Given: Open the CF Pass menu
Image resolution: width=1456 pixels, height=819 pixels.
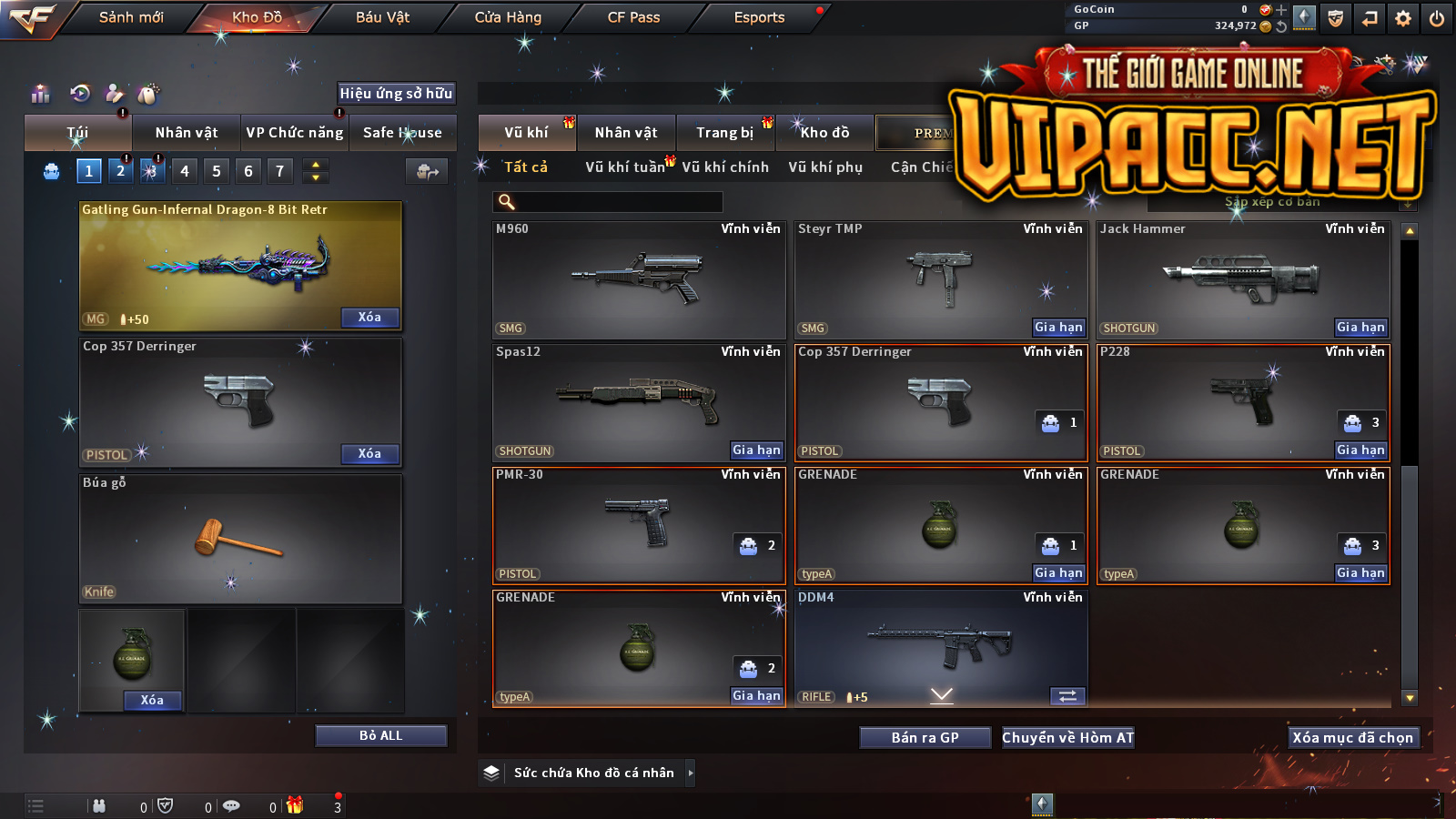Looking at the screenshot, I should pyautogui.click(x=633, y=17).
